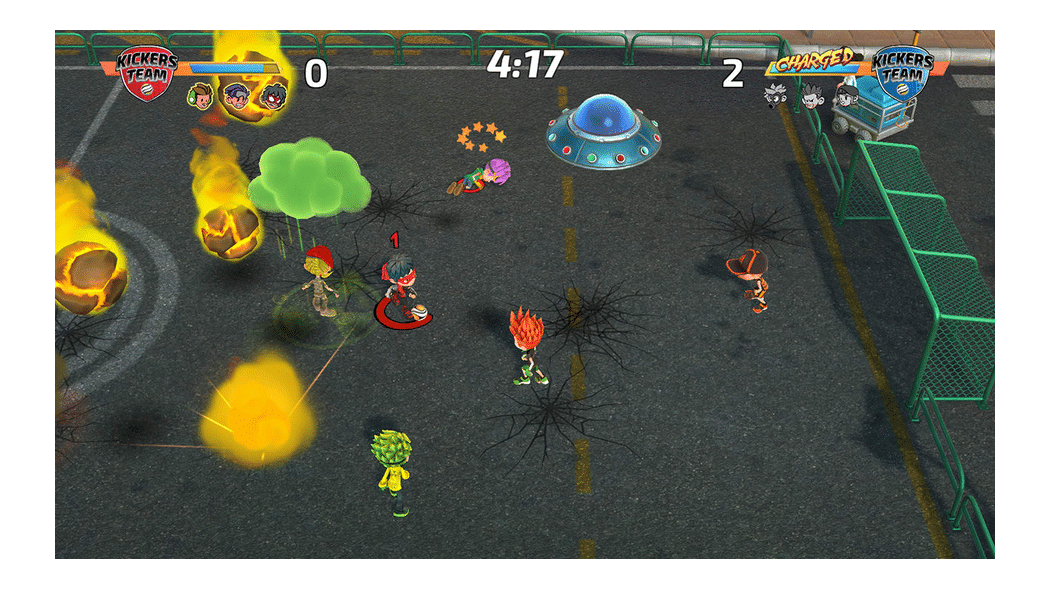The height and width of the screenshot is (590, 1050).
Task: Click the red Kickers Team shield badge
Action: (147, 71)
